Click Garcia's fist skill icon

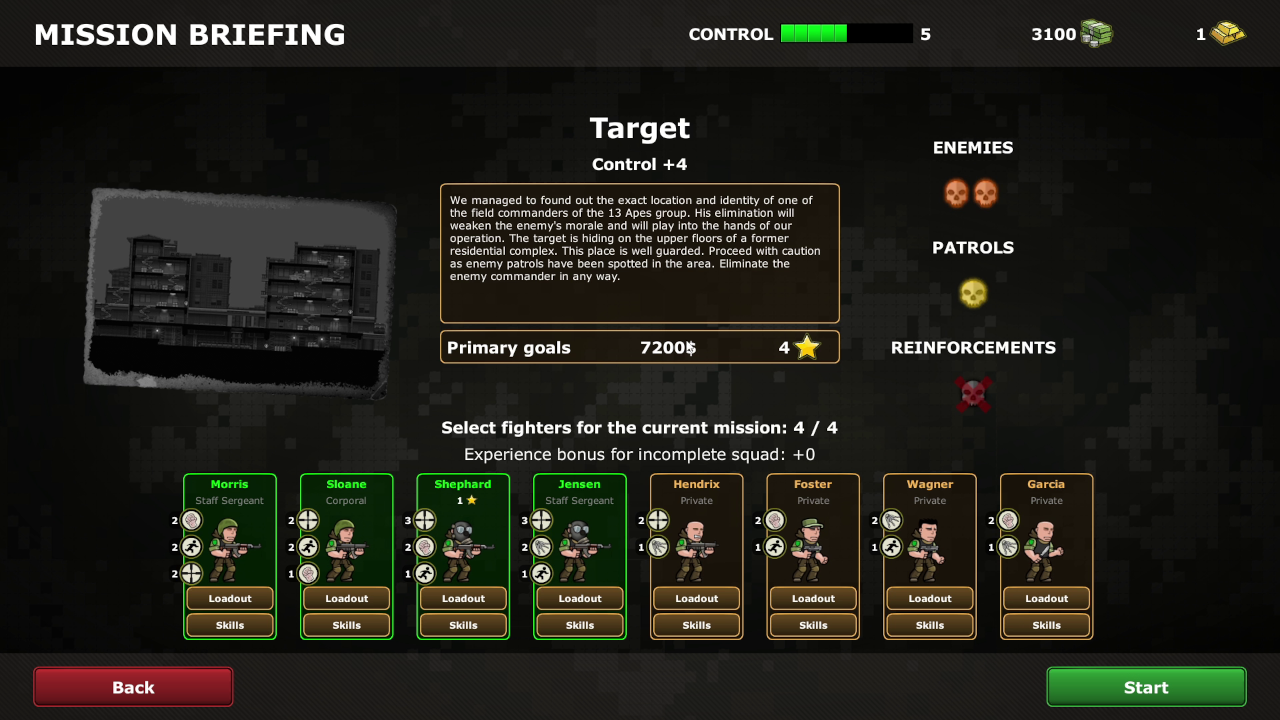[1006, 520]
